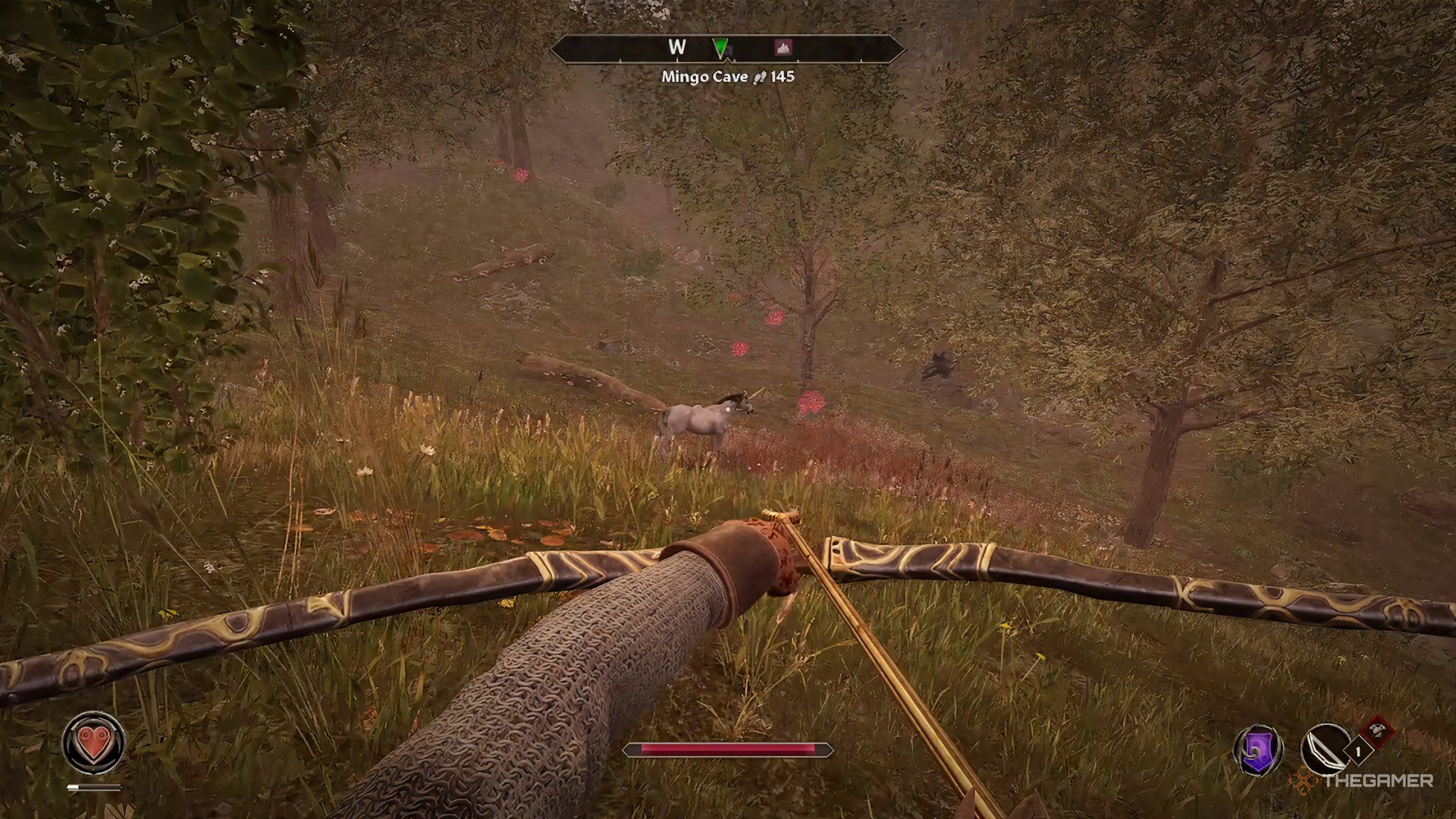
Task: Click the cave marker on the compass bar
Action: pyautogui.click(x=783, y=47)
